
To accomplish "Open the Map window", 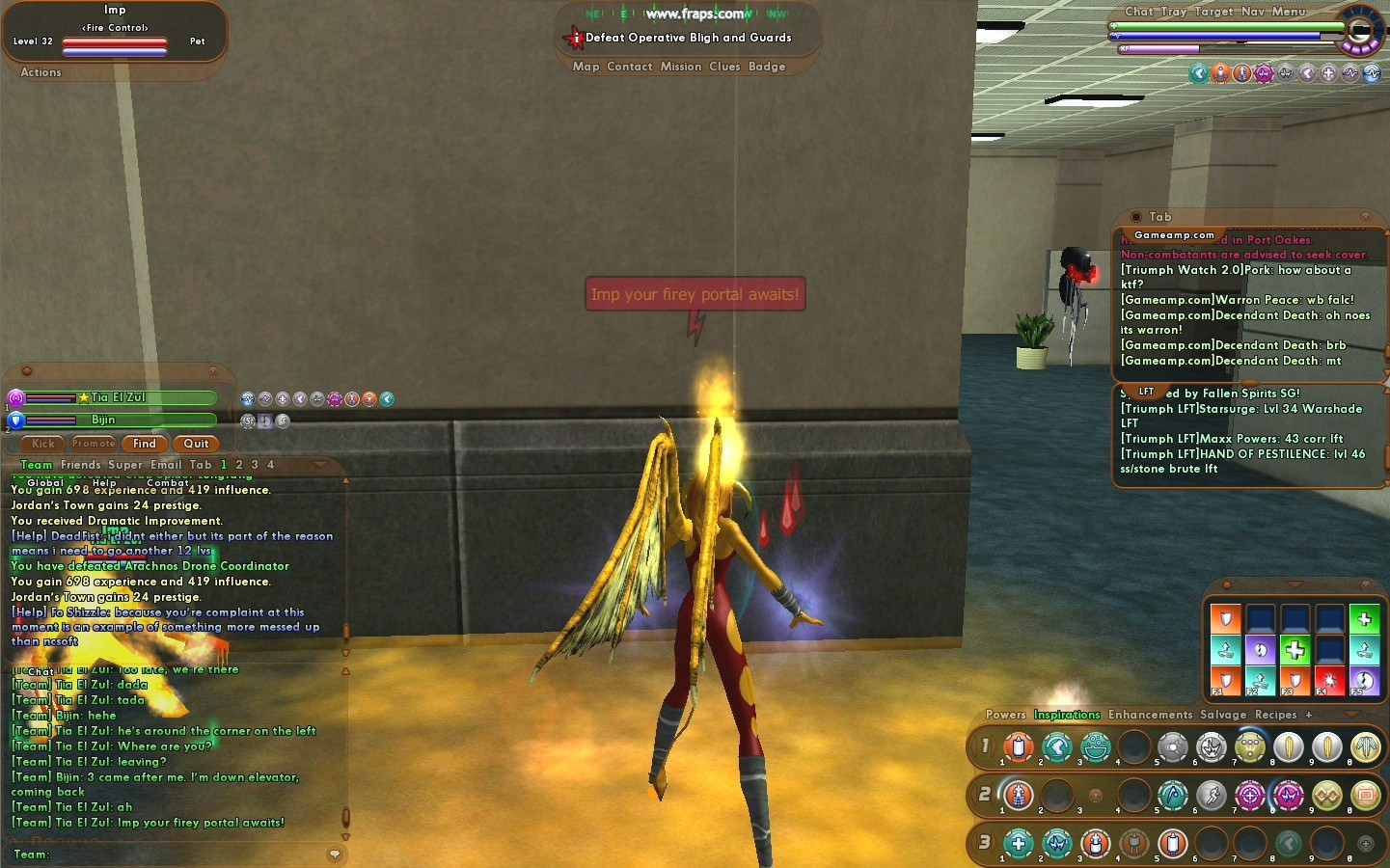I will [x=586, y=67].
